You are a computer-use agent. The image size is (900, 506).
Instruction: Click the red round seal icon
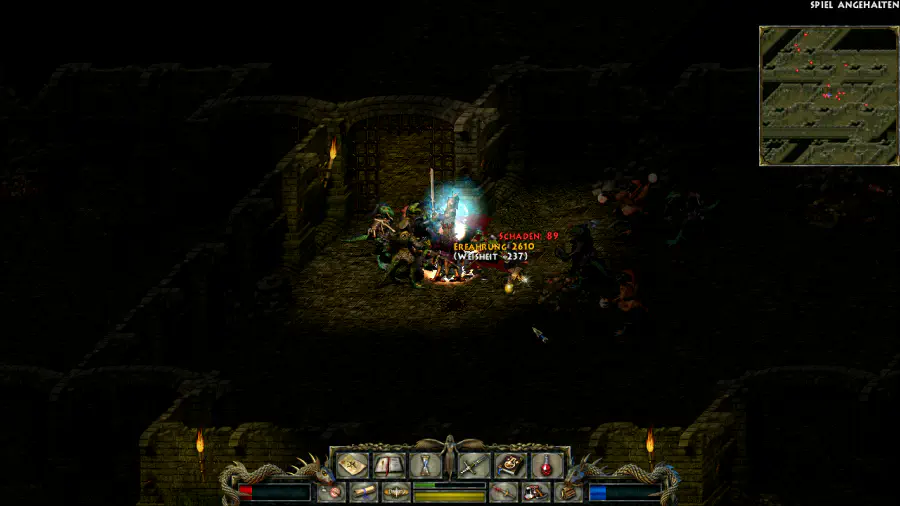pyautogui.click(x=331, y=492)
